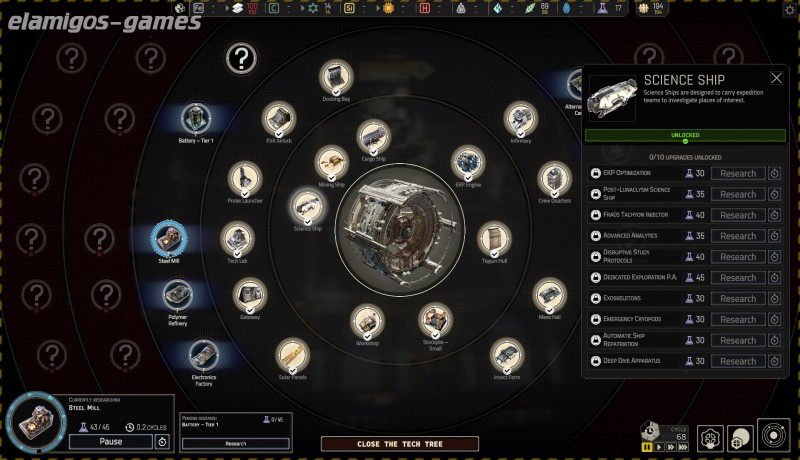Viewport: 800px width, 460px height.
Task: Open settings with the gear icon
Action: click(789, 10)
